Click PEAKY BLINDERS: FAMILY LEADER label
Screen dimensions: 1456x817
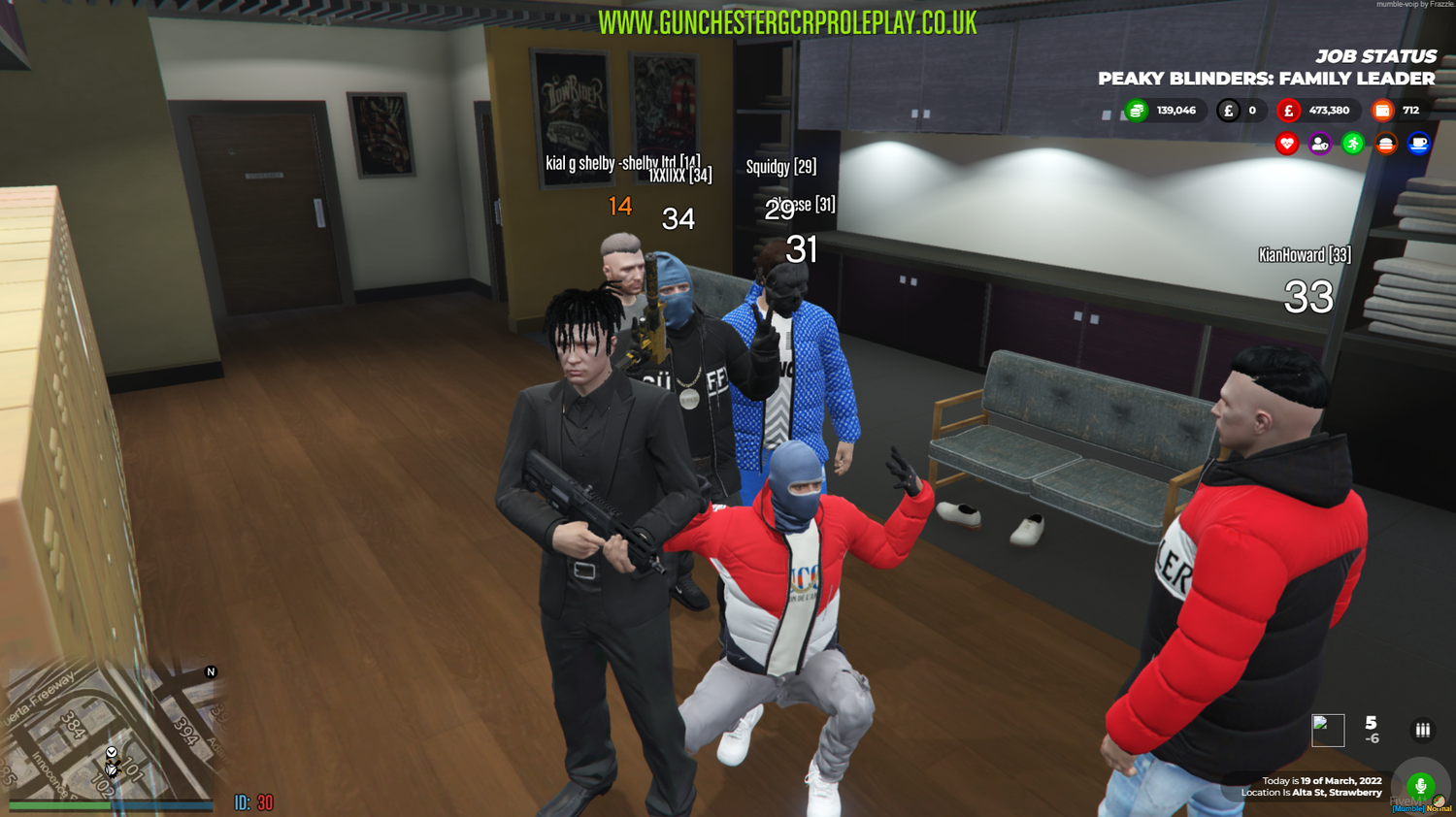pyautogui.click(x=1265, y=80)
